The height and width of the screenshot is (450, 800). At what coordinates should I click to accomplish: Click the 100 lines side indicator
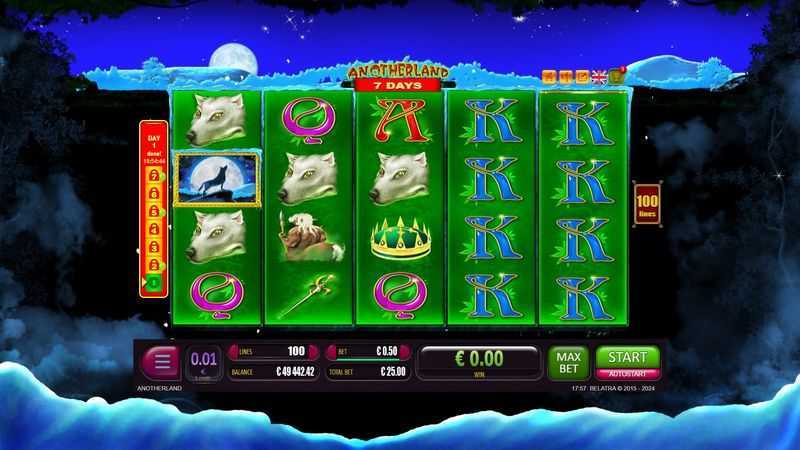646,207
